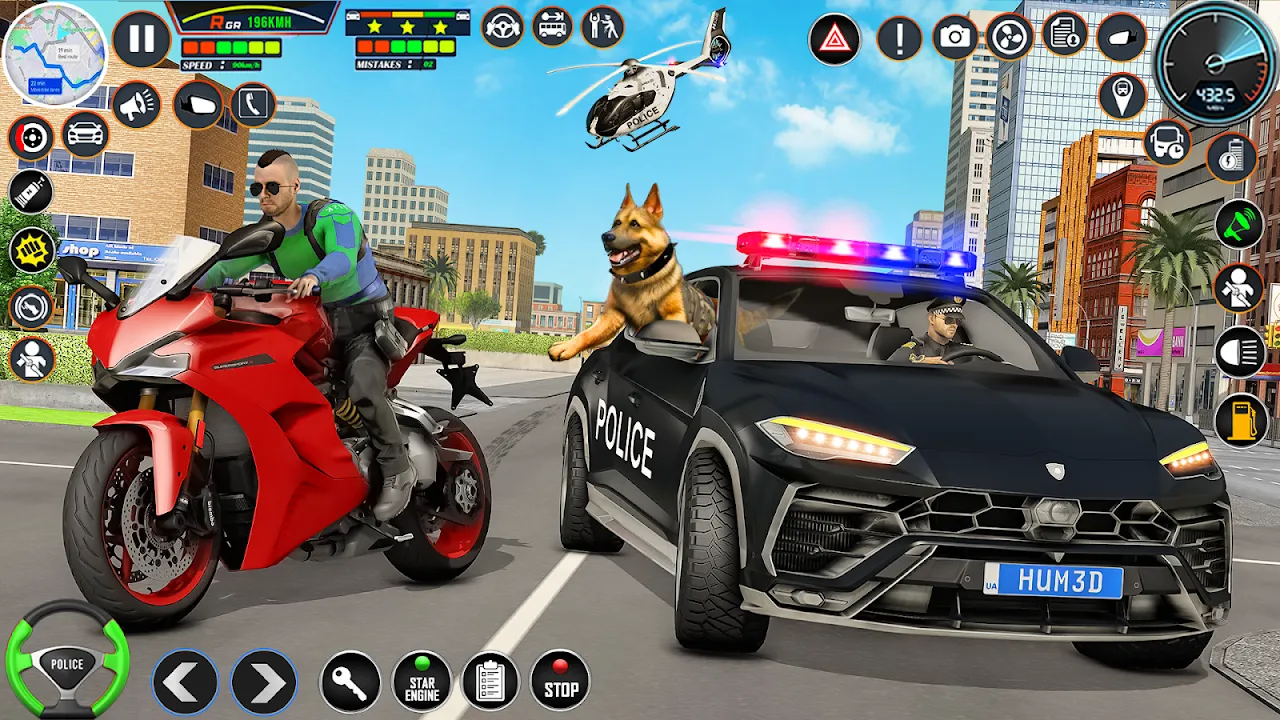Pause the game
Viewport: 1280px width, 720px height.
[141, 40]
